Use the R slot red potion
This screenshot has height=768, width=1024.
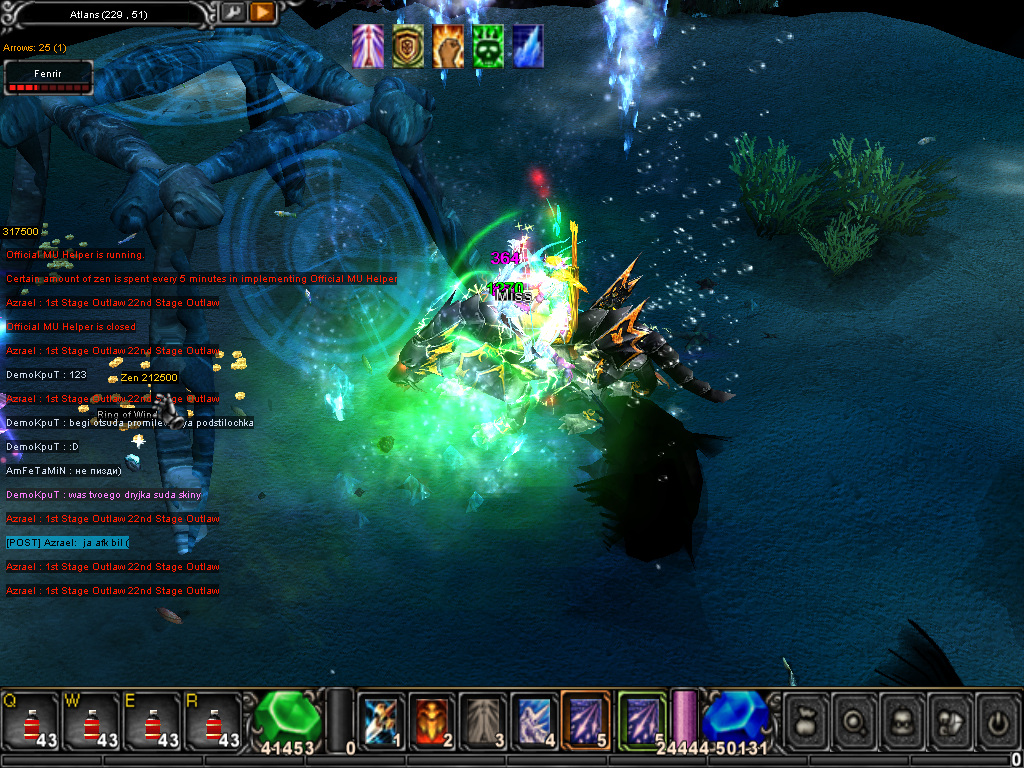point(213,721)
